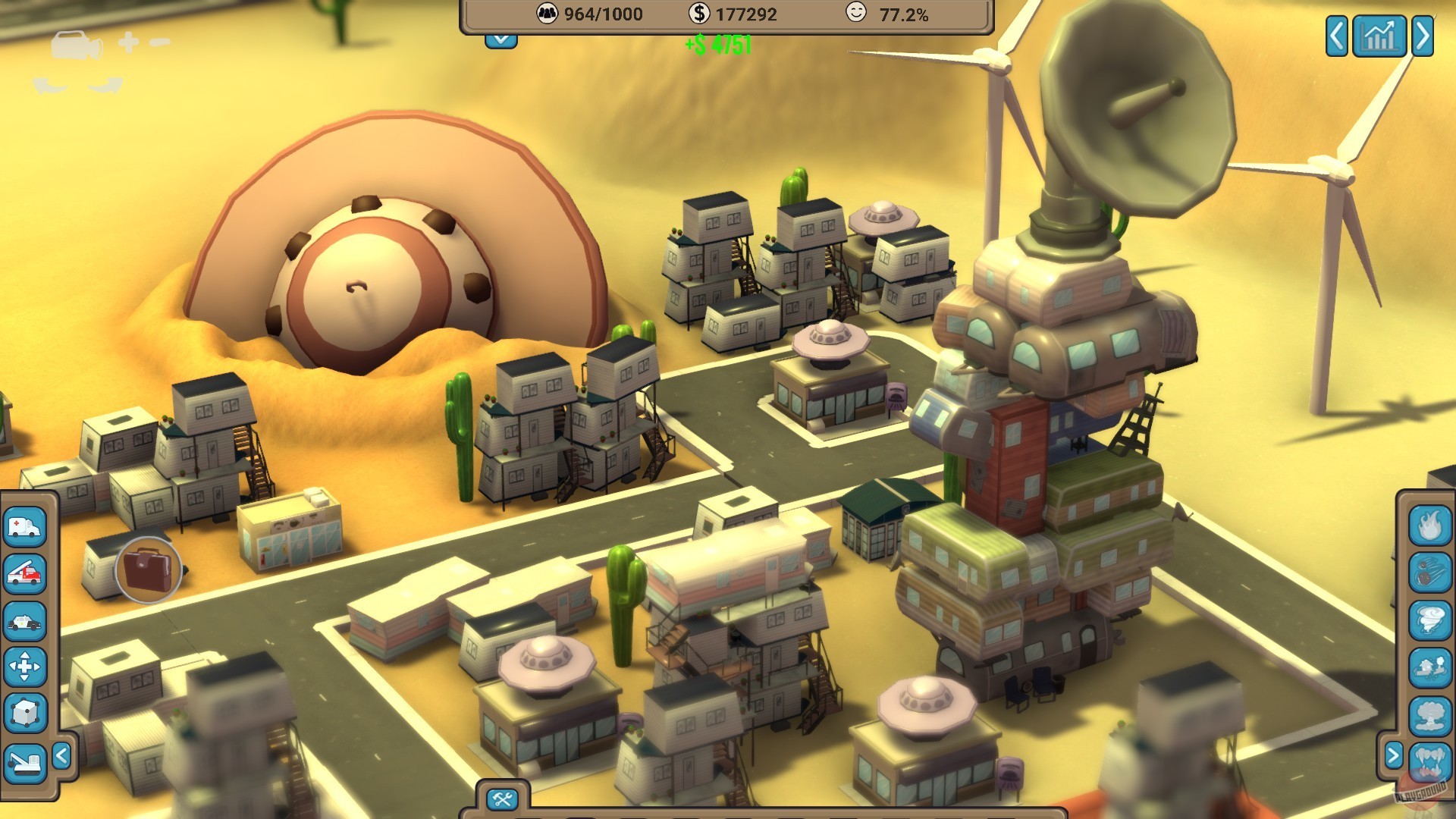This screenshot has height=819, width=1456.
Task: Send out the police car
Action: point(25,619)
